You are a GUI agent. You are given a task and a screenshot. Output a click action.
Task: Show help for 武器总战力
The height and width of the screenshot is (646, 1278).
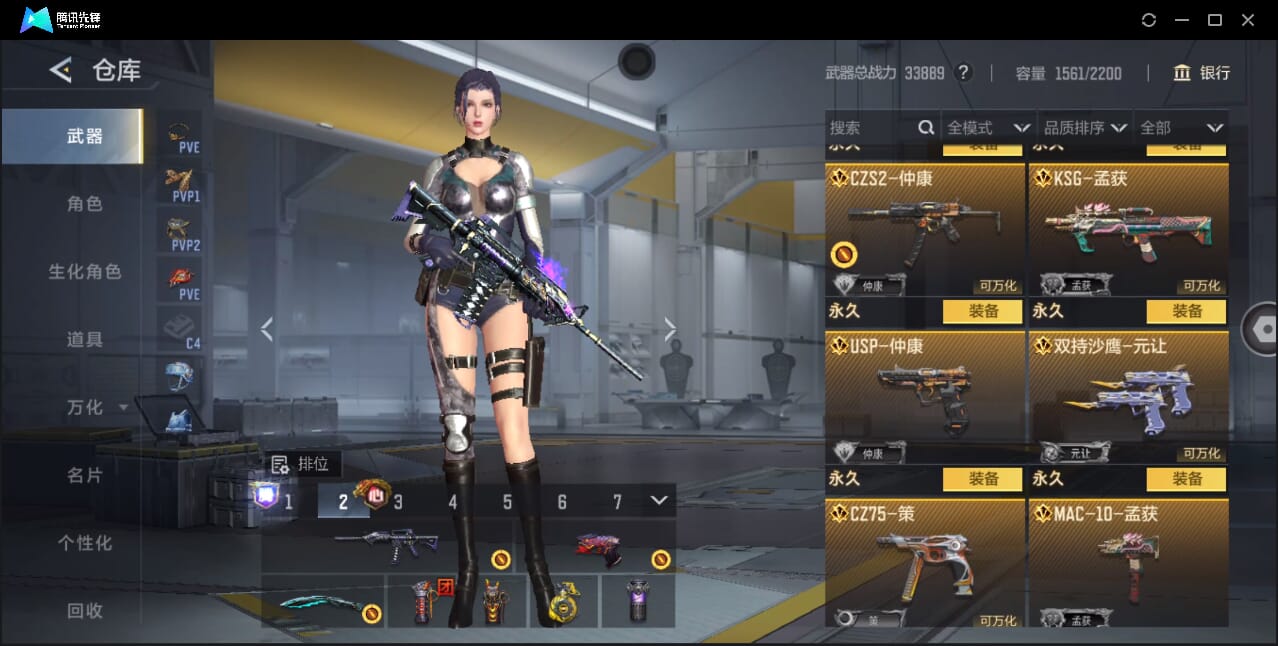pyautogui.click(x=963, y=73)
